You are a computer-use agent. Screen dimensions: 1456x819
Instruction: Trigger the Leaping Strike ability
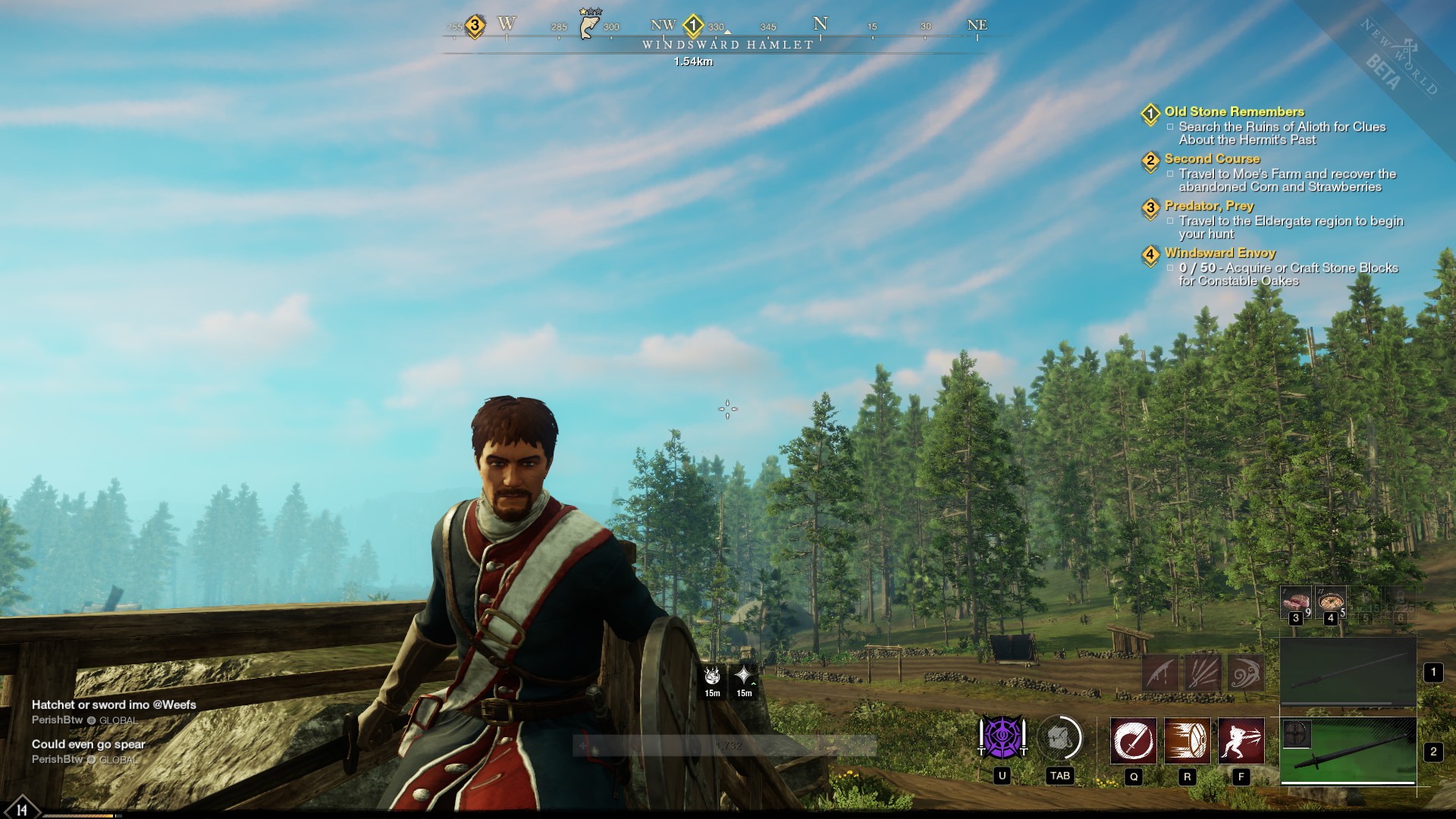click(x=1241, y=740)
